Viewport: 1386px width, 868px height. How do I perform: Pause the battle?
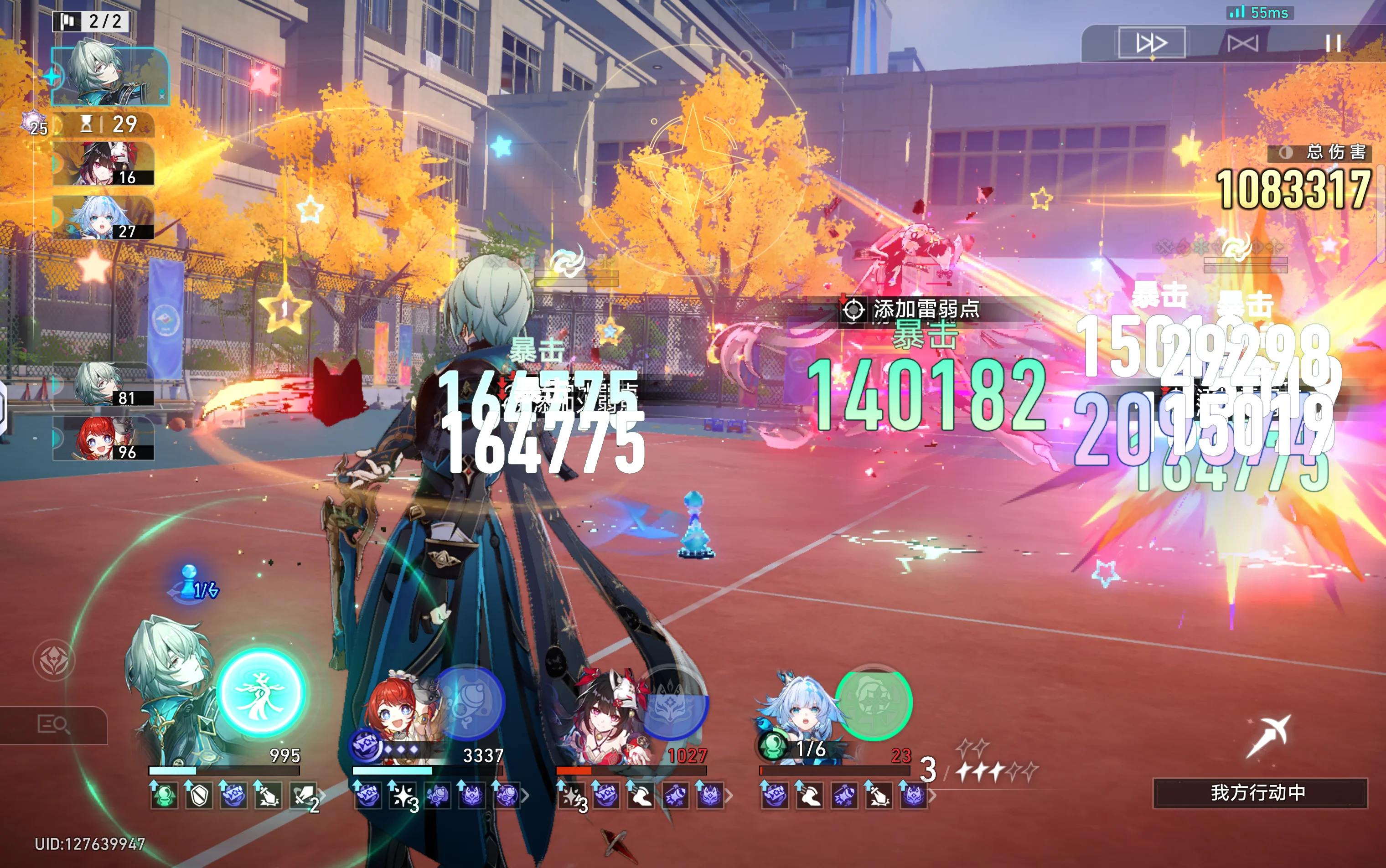coord(1333,43)
